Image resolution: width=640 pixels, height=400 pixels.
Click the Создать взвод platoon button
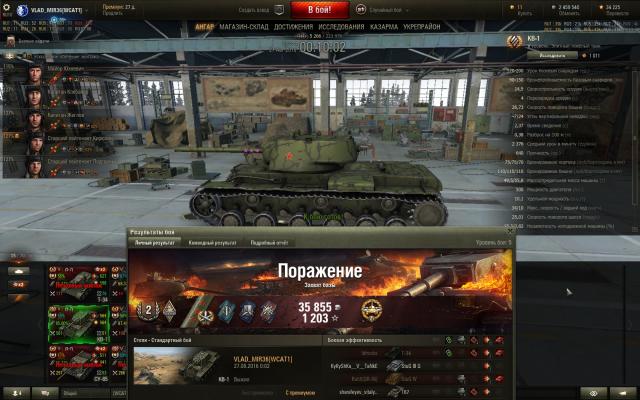coord(255,9)
